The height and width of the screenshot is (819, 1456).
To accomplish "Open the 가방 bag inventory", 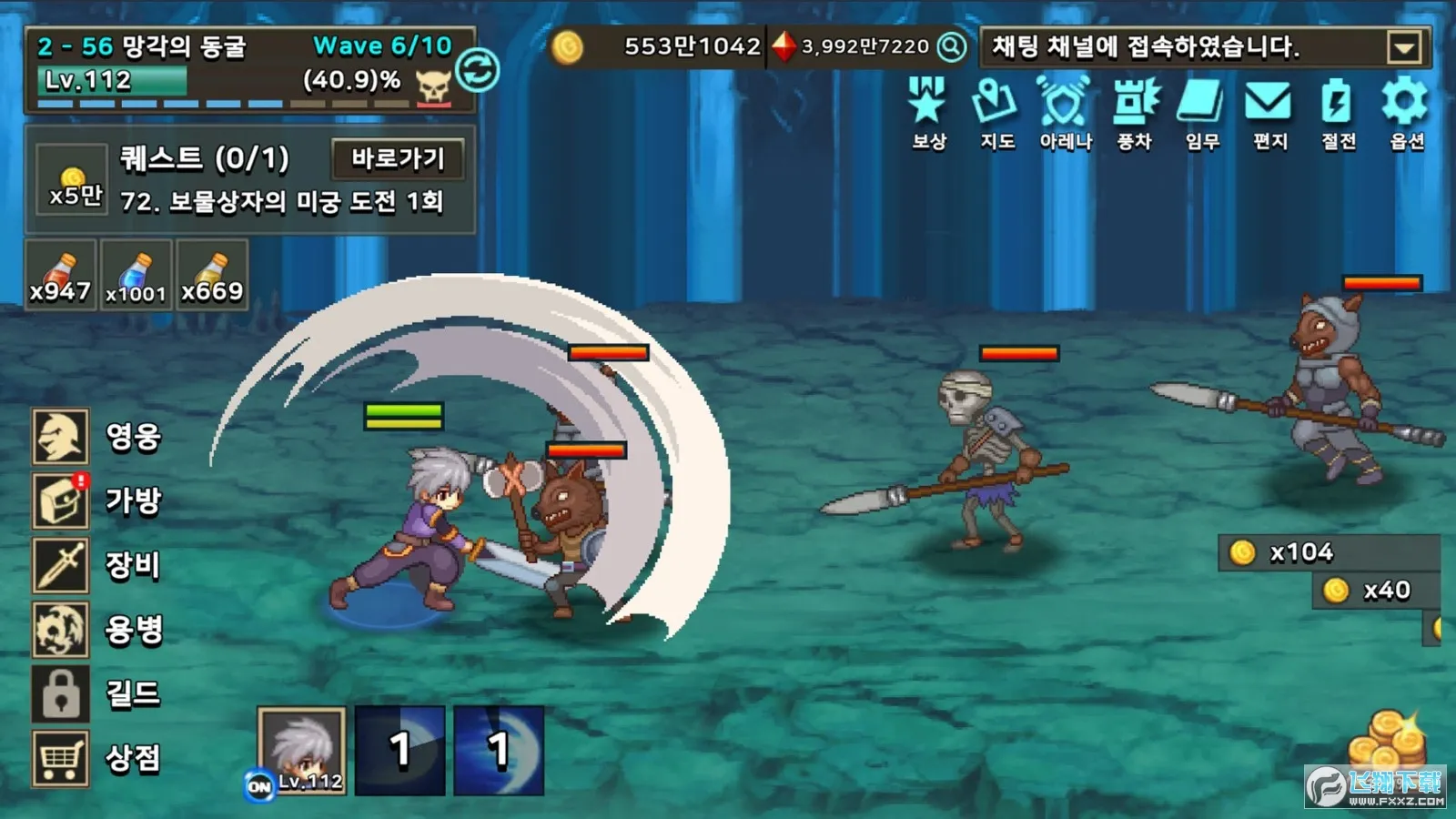I will point(62,500).
